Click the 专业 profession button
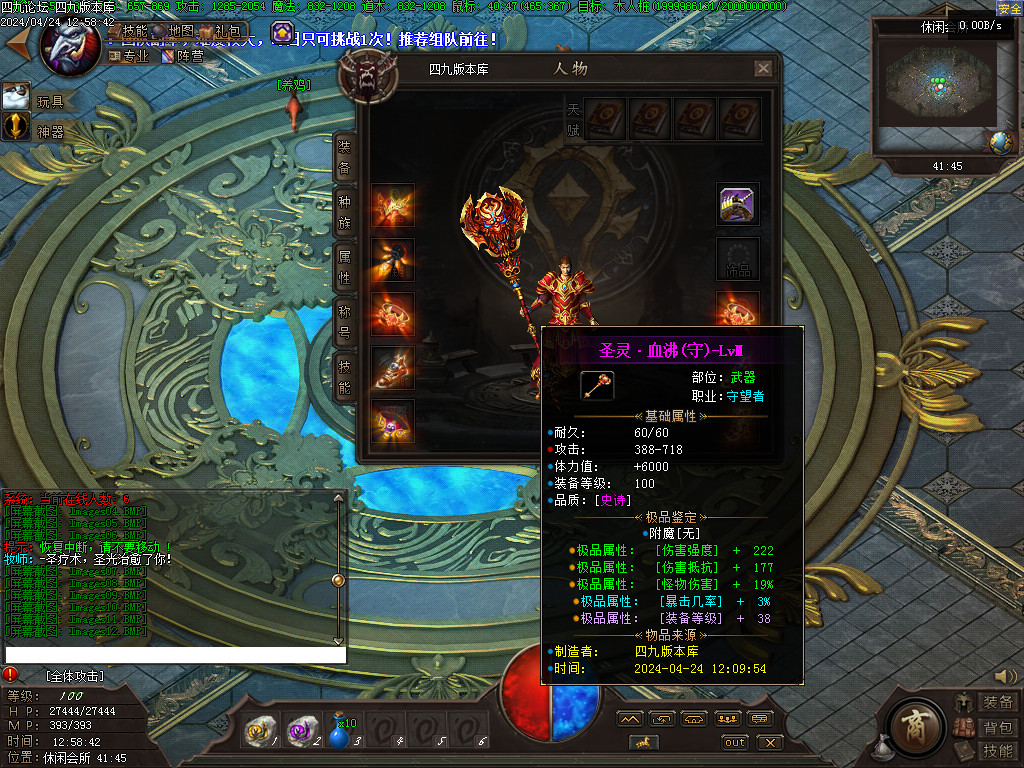Image resolution: width=1024 pixels, height=768 pixels. pos(129,56)
